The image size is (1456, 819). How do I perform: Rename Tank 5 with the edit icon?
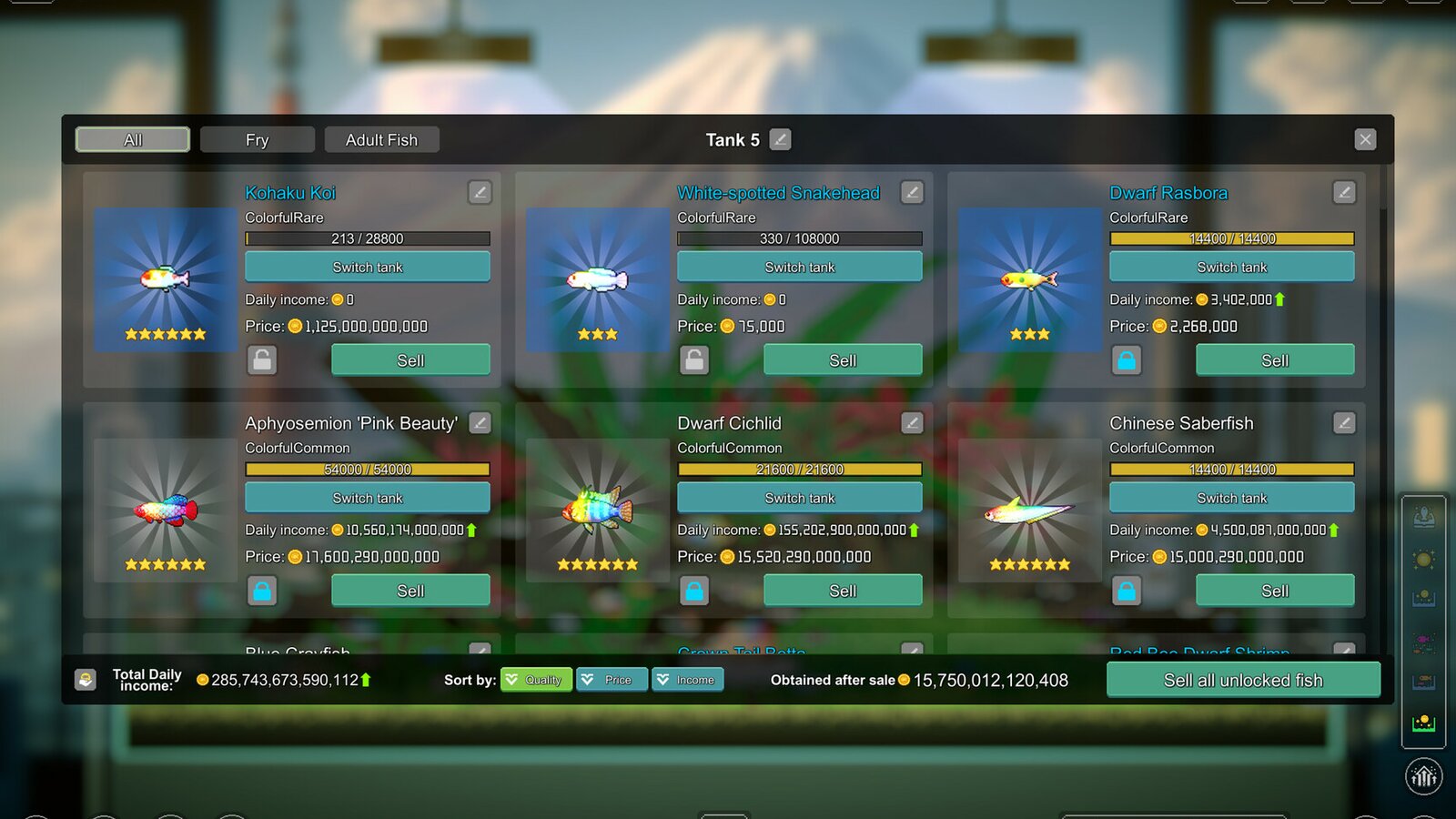[x=780, y=139]
